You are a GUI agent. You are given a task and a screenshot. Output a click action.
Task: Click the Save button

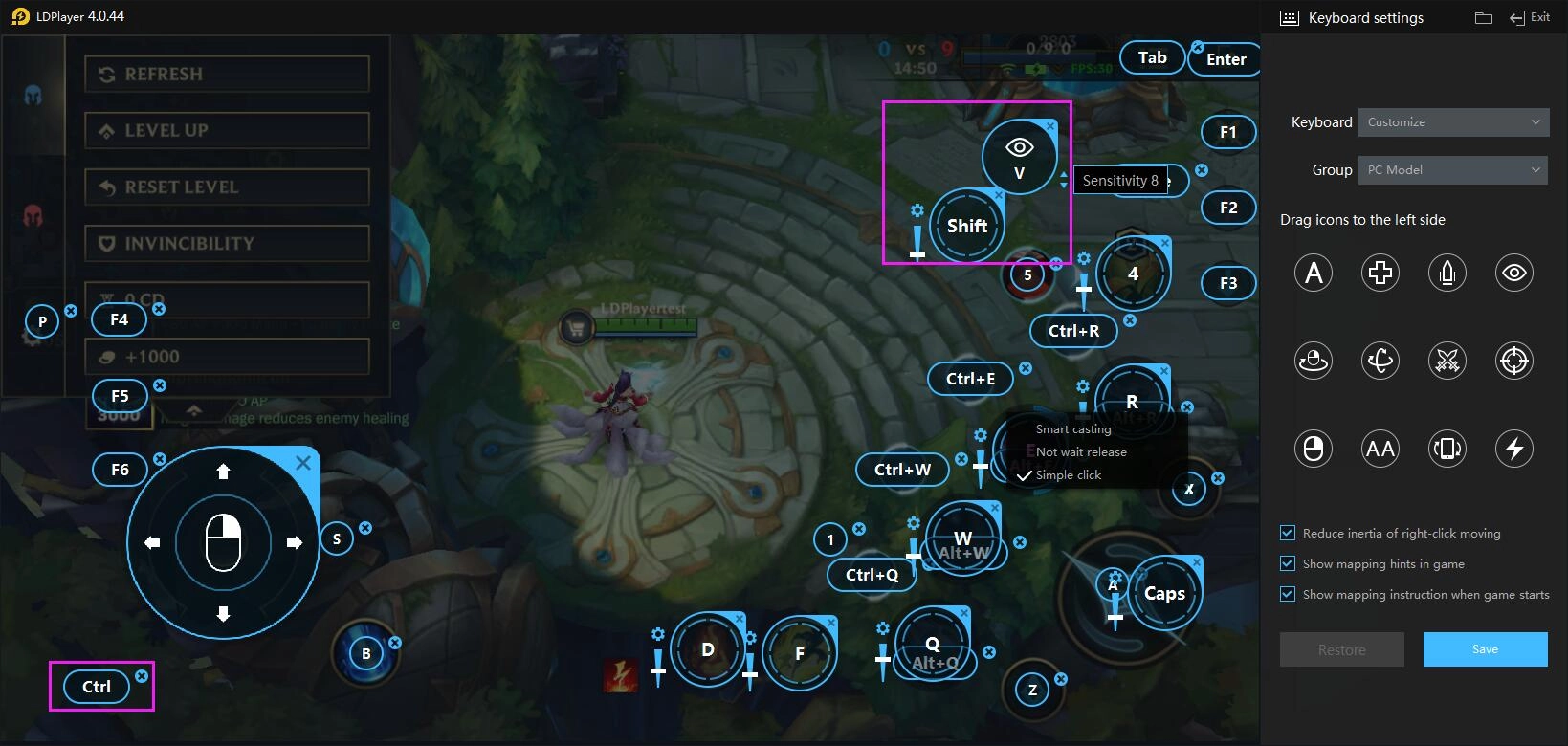(1485, 648)
